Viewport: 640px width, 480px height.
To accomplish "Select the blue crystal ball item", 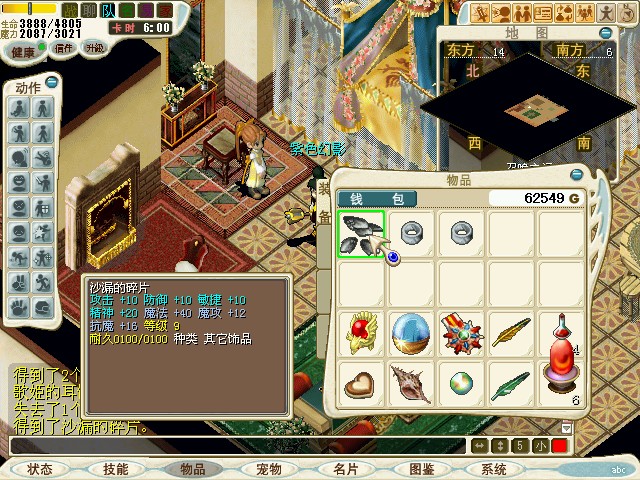I will 410,333.
